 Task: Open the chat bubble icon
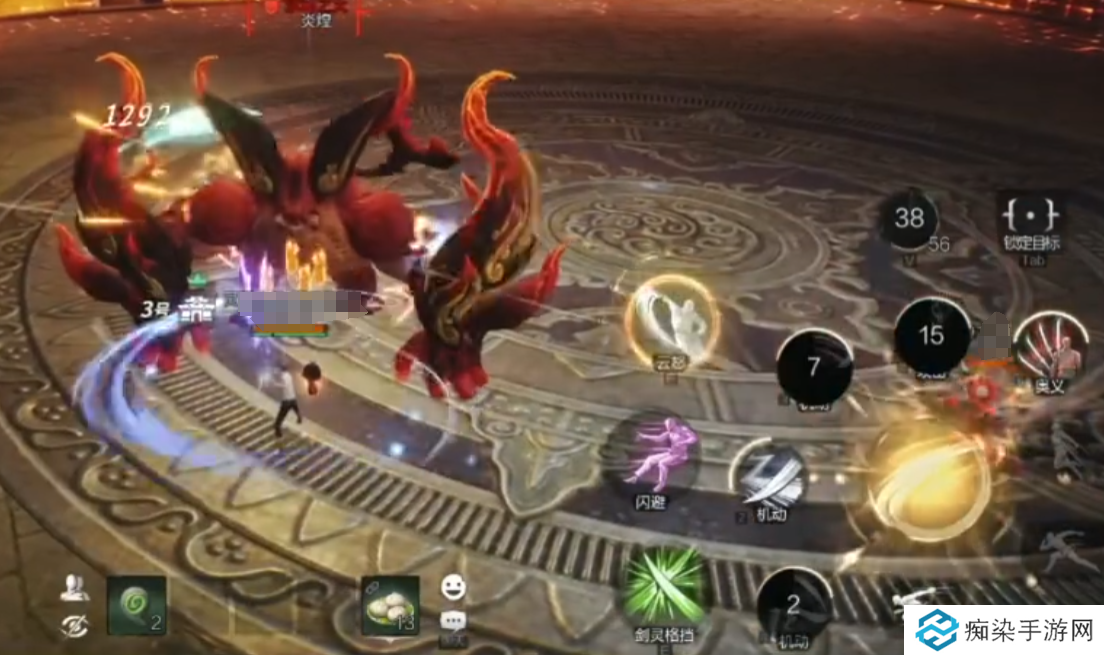coord(452,620)
